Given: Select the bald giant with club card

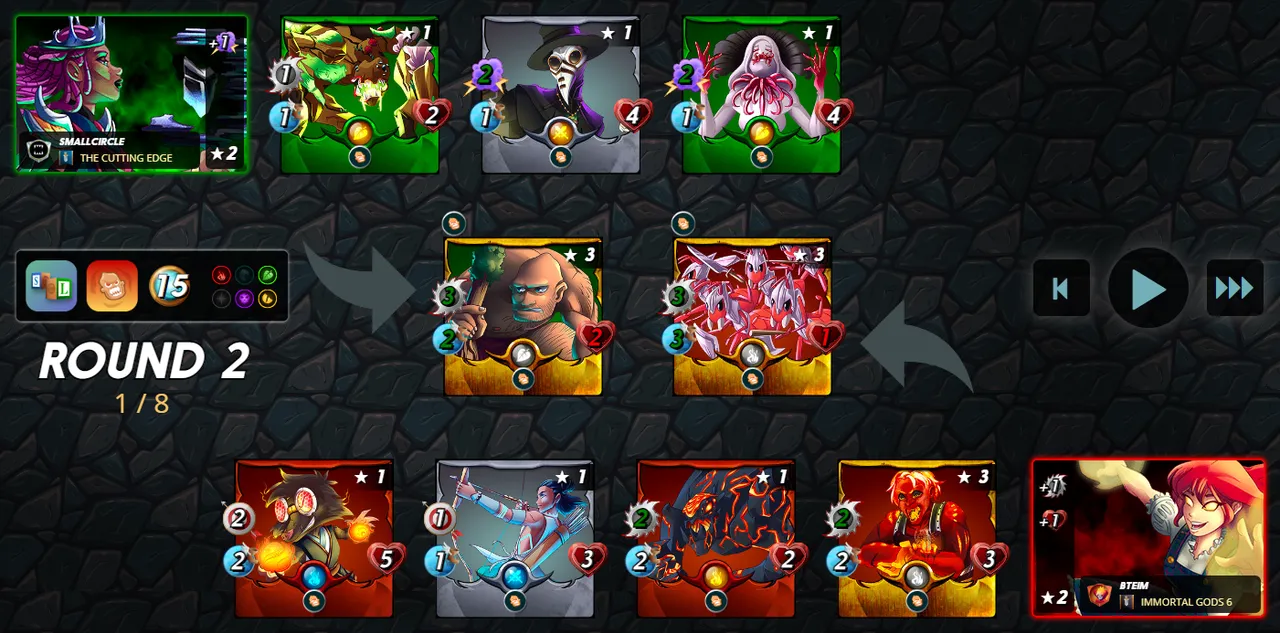Looking at the screenshot, I should (x=523, y=316).
